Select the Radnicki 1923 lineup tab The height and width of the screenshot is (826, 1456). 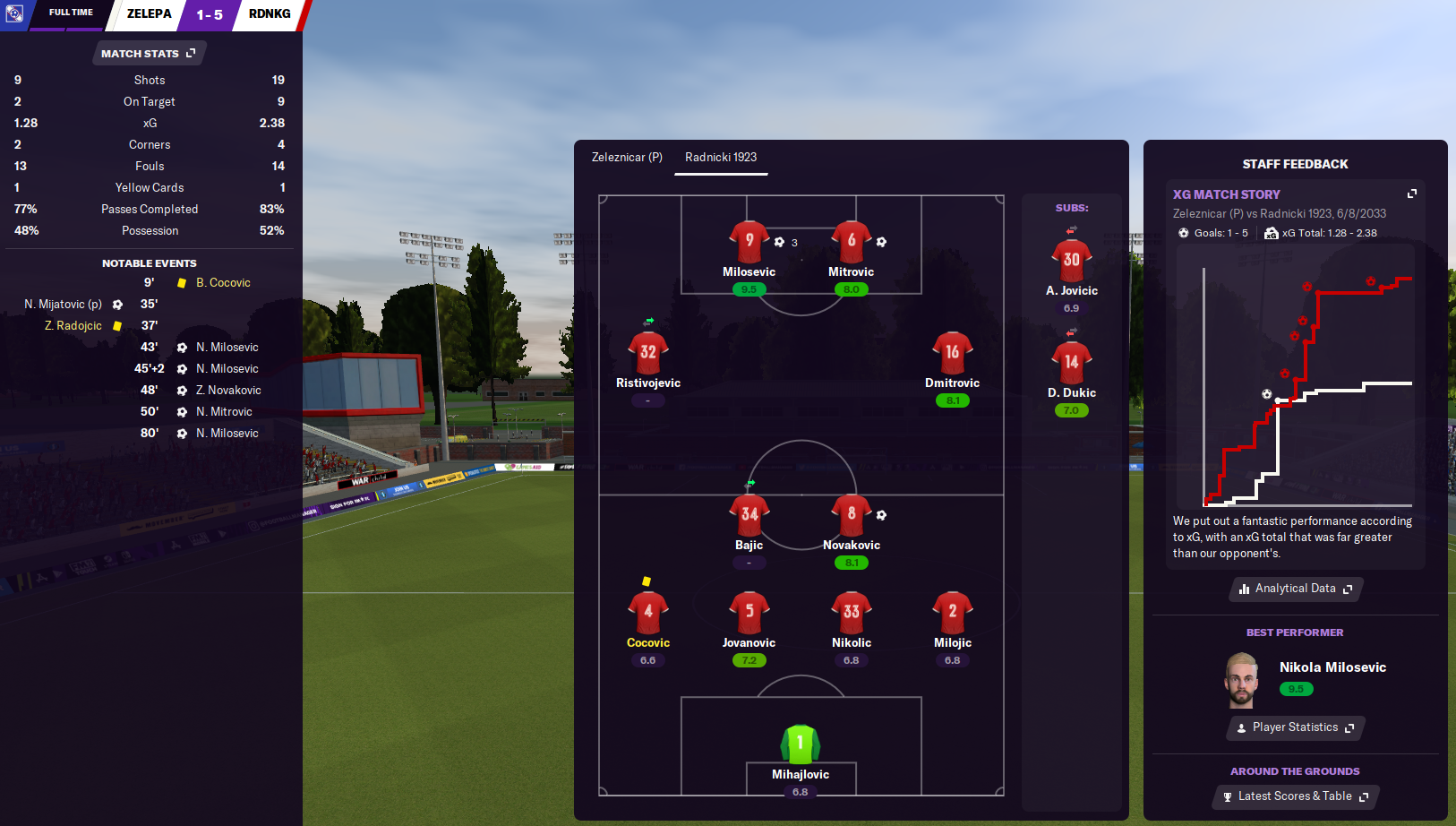[x=721, y=158]
